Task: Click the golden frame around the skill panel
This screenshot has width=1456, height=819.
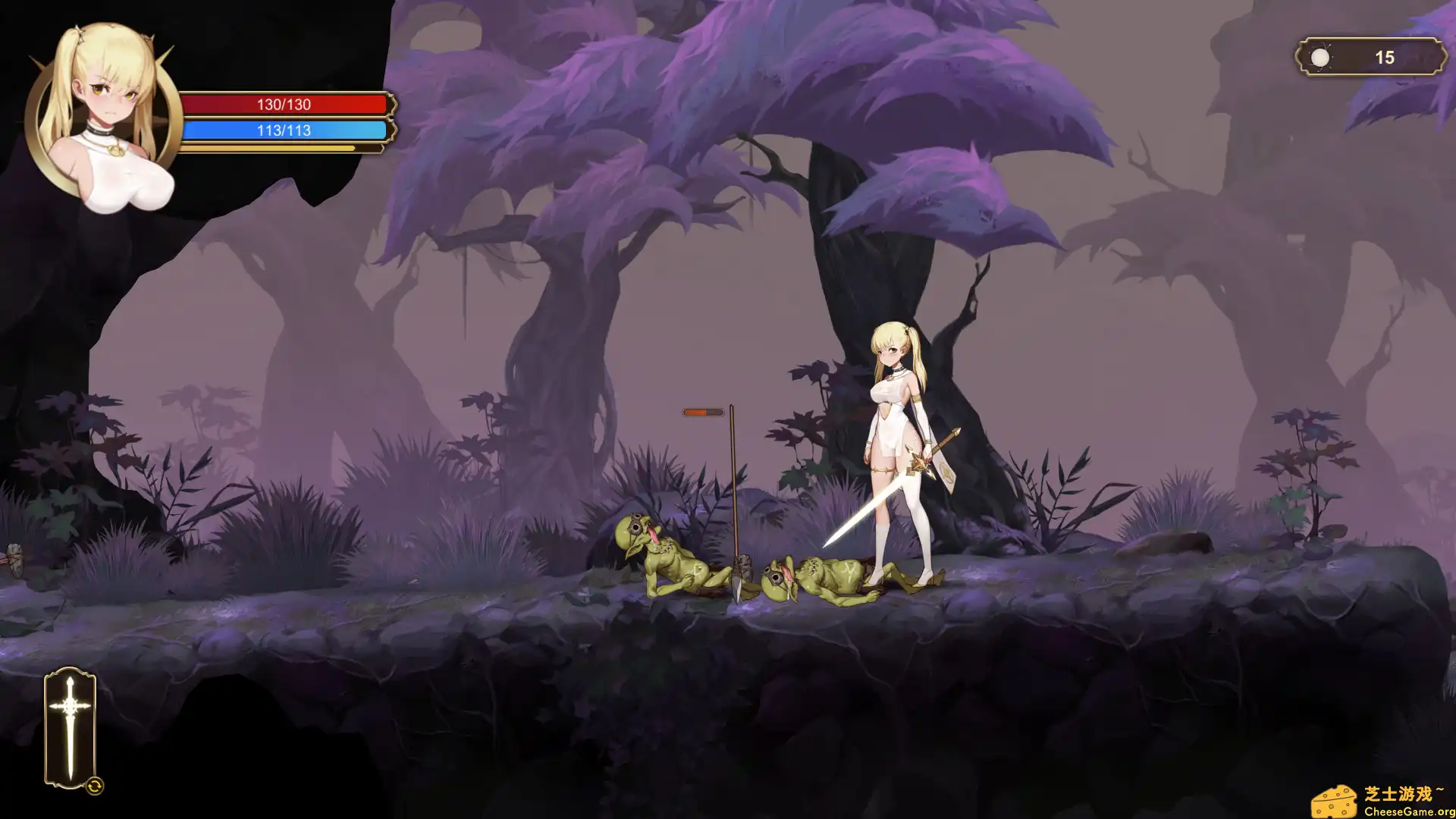Action: (70, 671)
